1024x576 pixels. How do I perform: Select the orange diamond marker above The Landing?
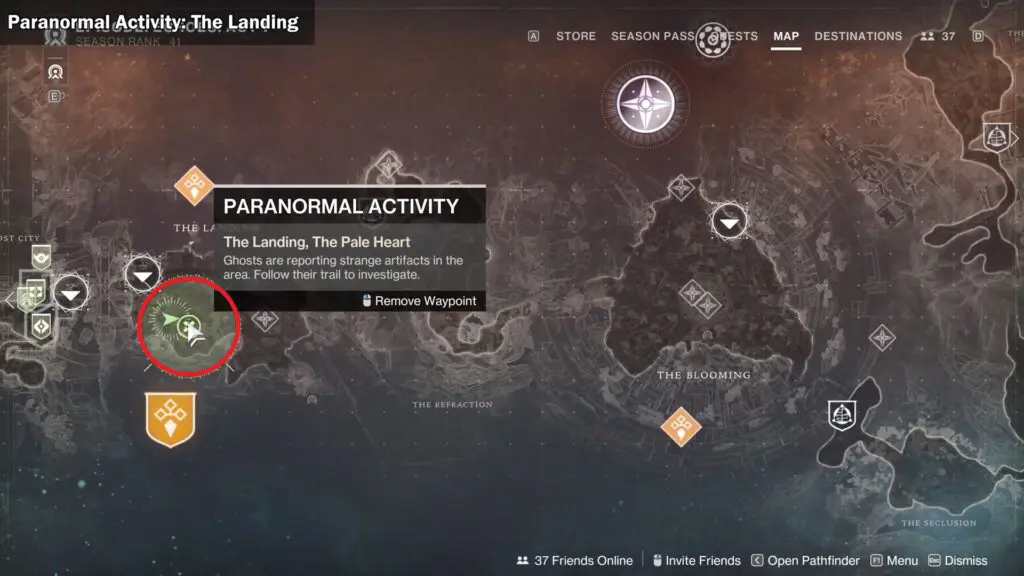(194, 185)
